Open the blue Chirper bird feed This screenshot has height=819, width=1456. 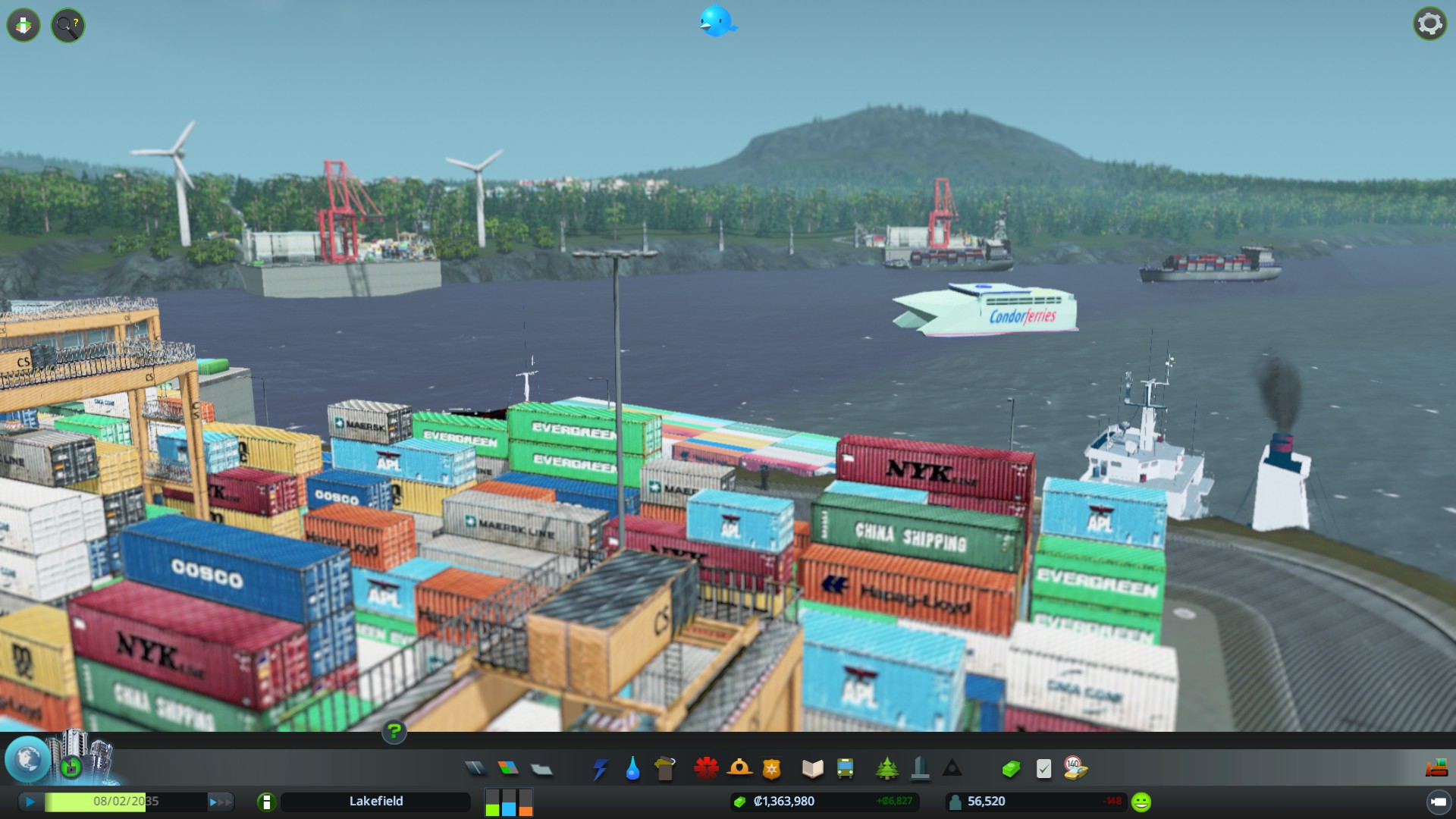point(717,21)
